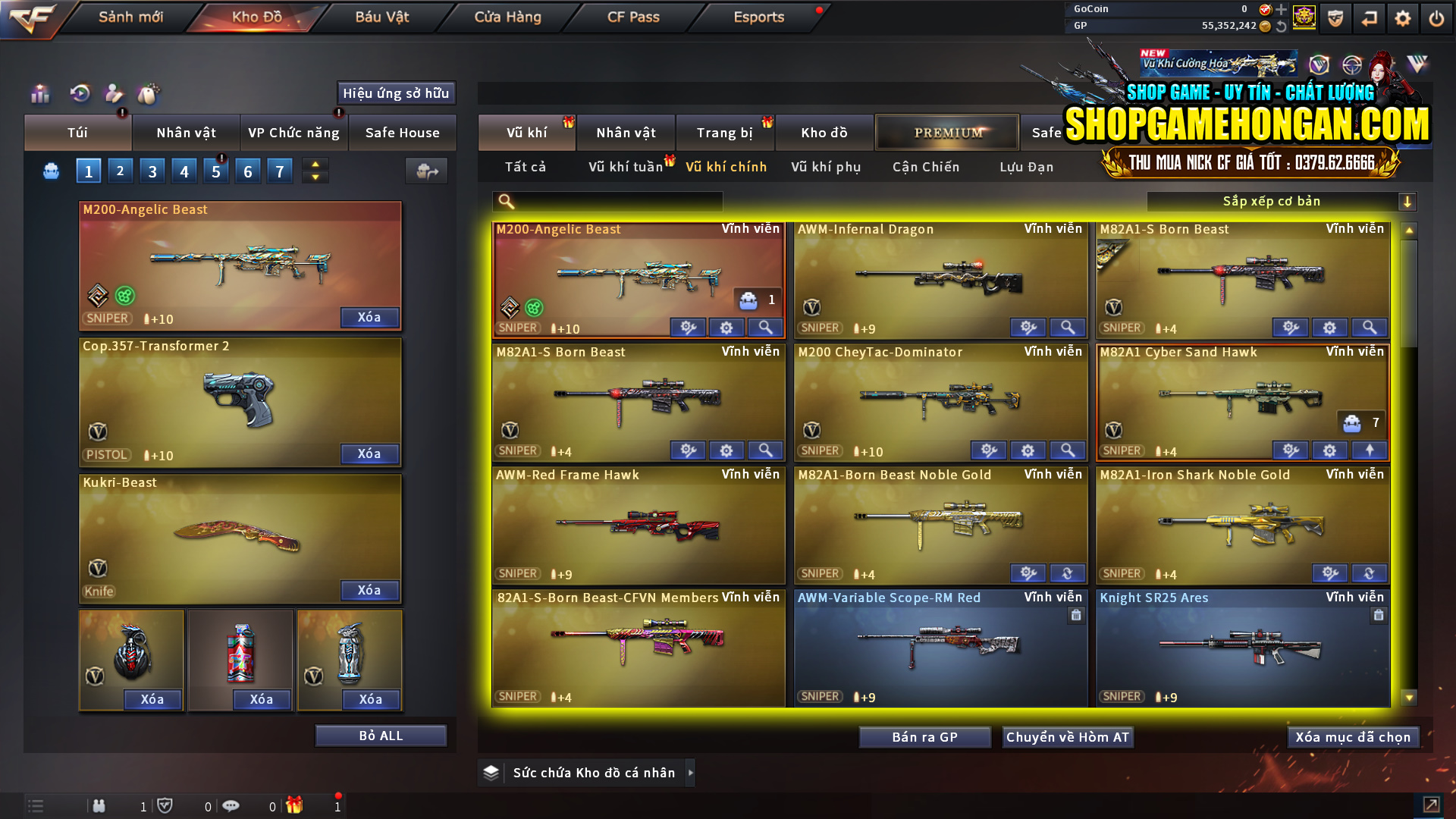This screenshot has width=1456, height=819.
Task: Select bag slot 3
Action: 152,171
